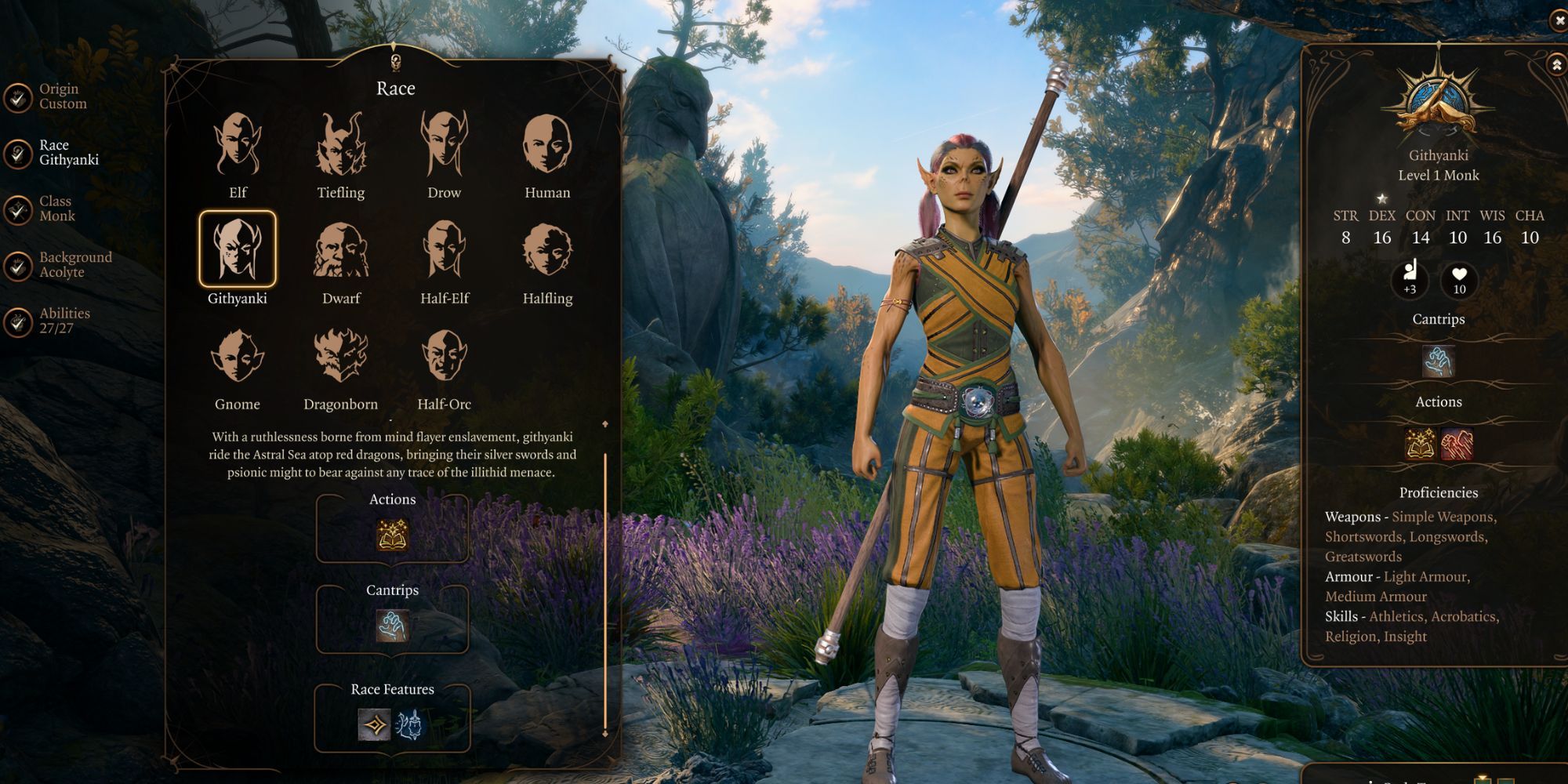Viewport: 1568px width, 784px height.
Task: Click the Race Features psionics icon
Action: [x=408, y=725]
